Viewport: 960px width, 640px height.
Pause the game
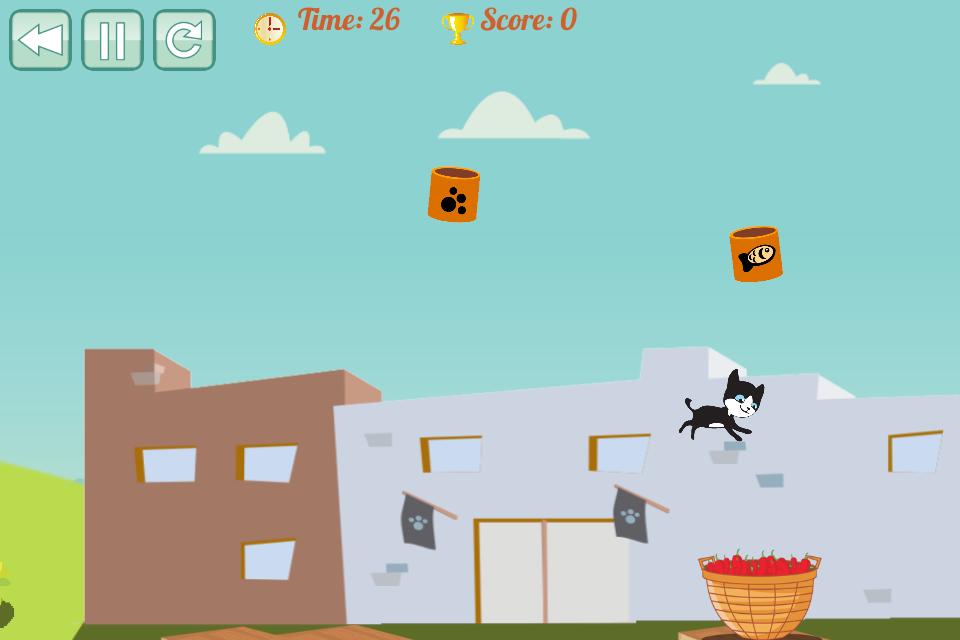[112, 40]
